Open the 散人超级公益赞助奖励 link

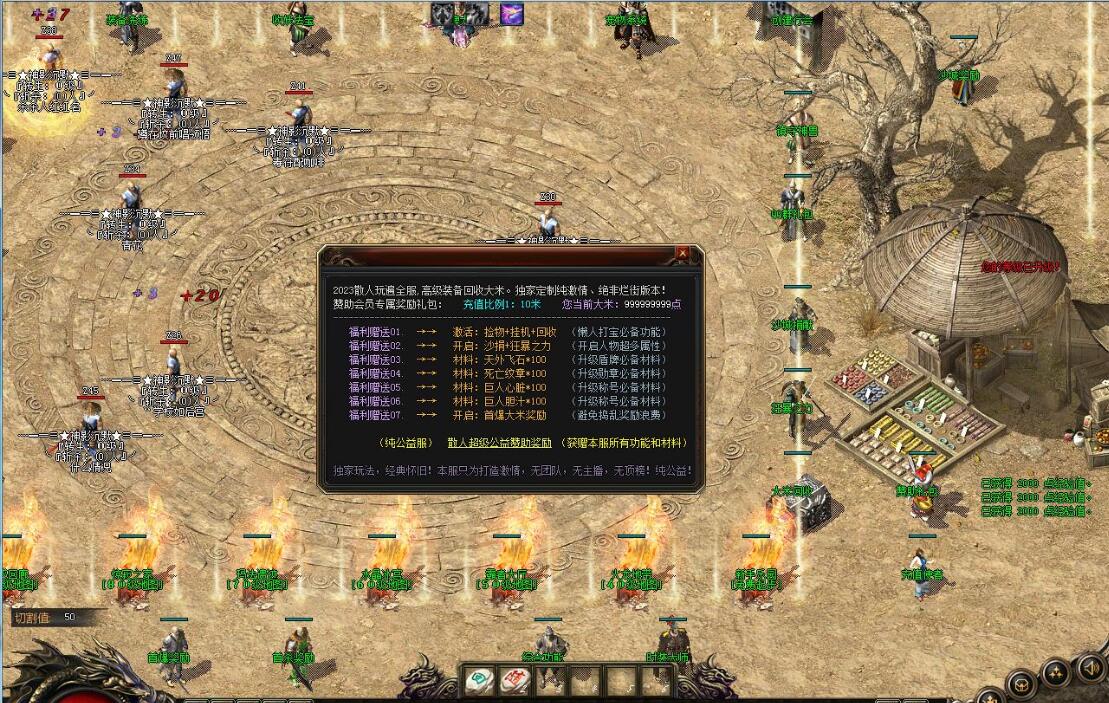pos(499,443)
